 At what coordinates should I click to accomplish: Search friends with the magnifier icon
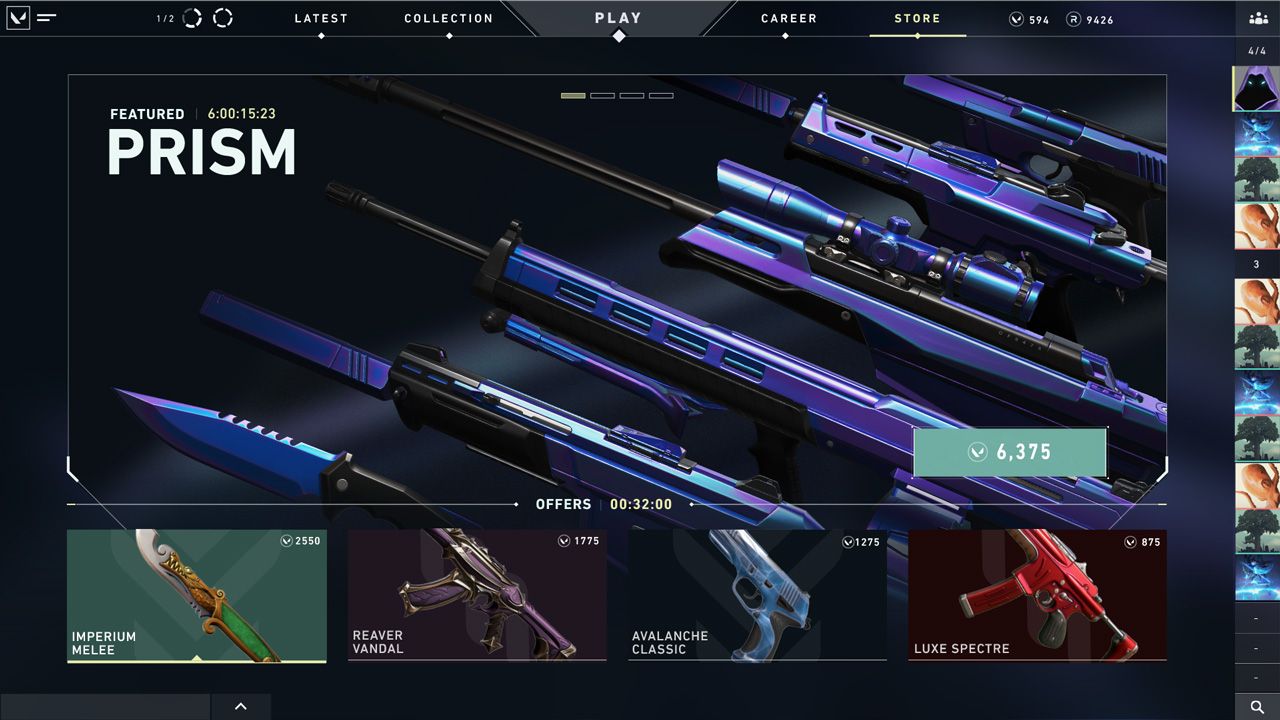[x=1257, y=707]
